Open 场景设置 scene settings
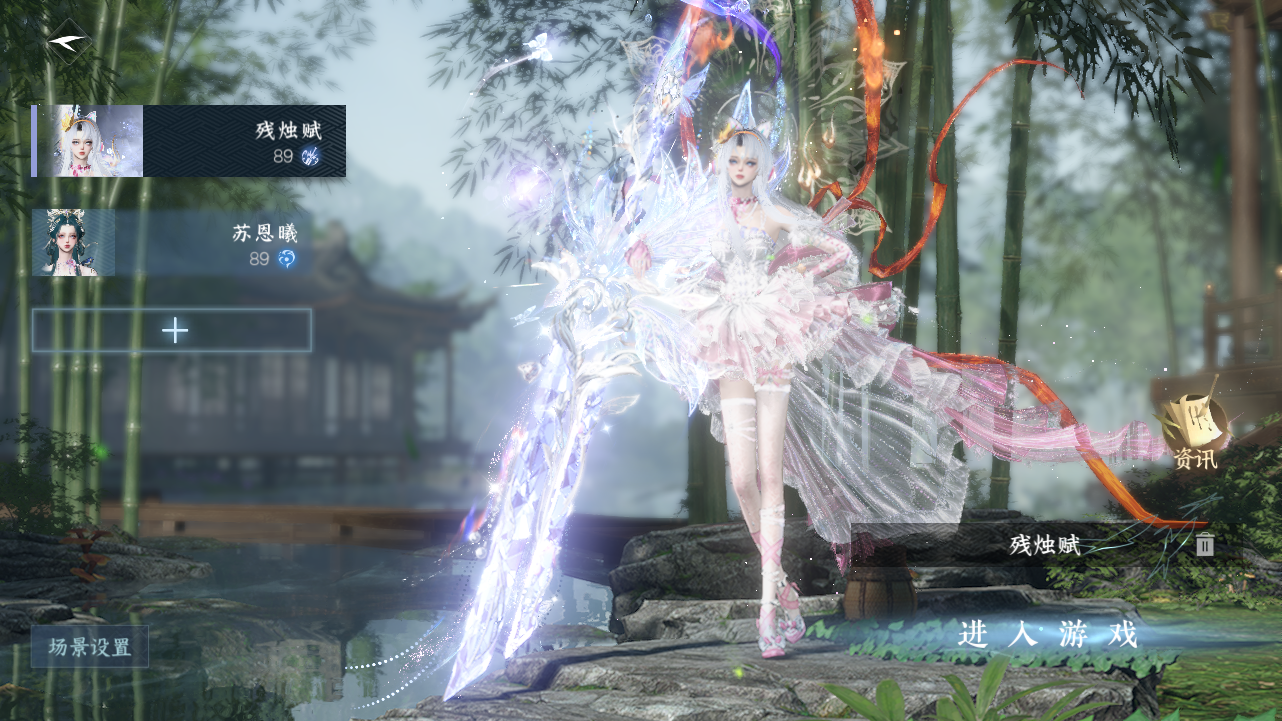Viewport: 1282px width, 721px height. coord(90,647)
